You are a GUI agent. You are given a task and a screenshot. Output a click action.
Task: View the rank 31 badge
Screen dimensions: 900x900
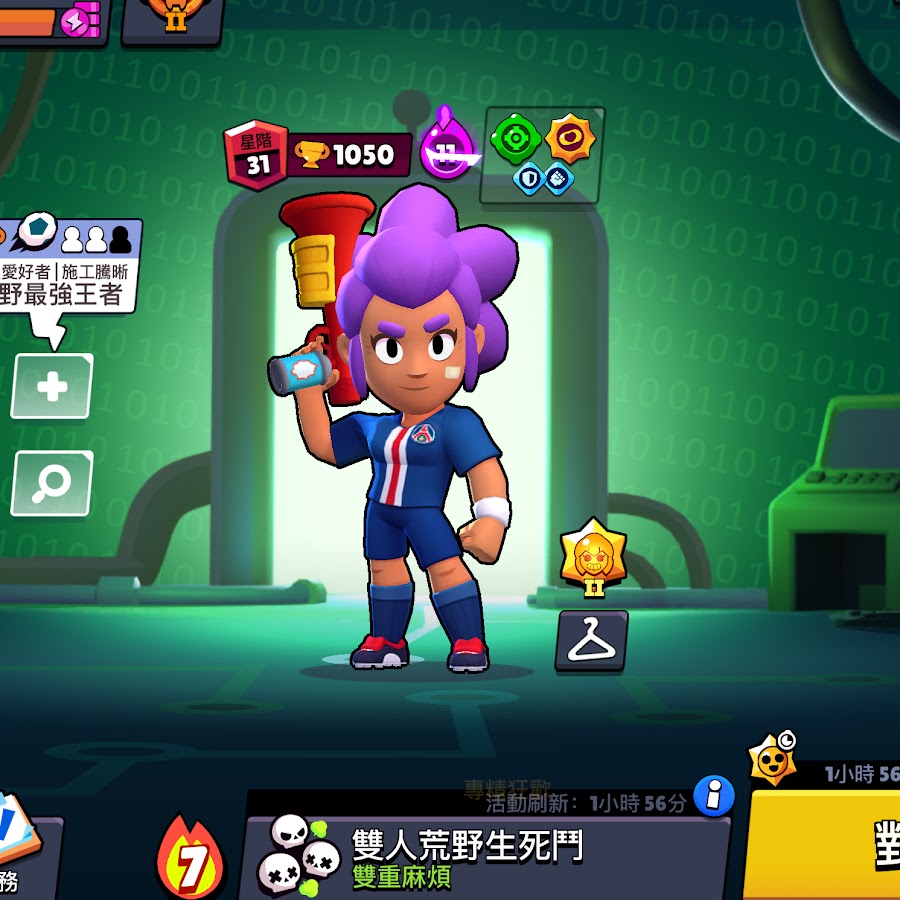tap(257, 158)
